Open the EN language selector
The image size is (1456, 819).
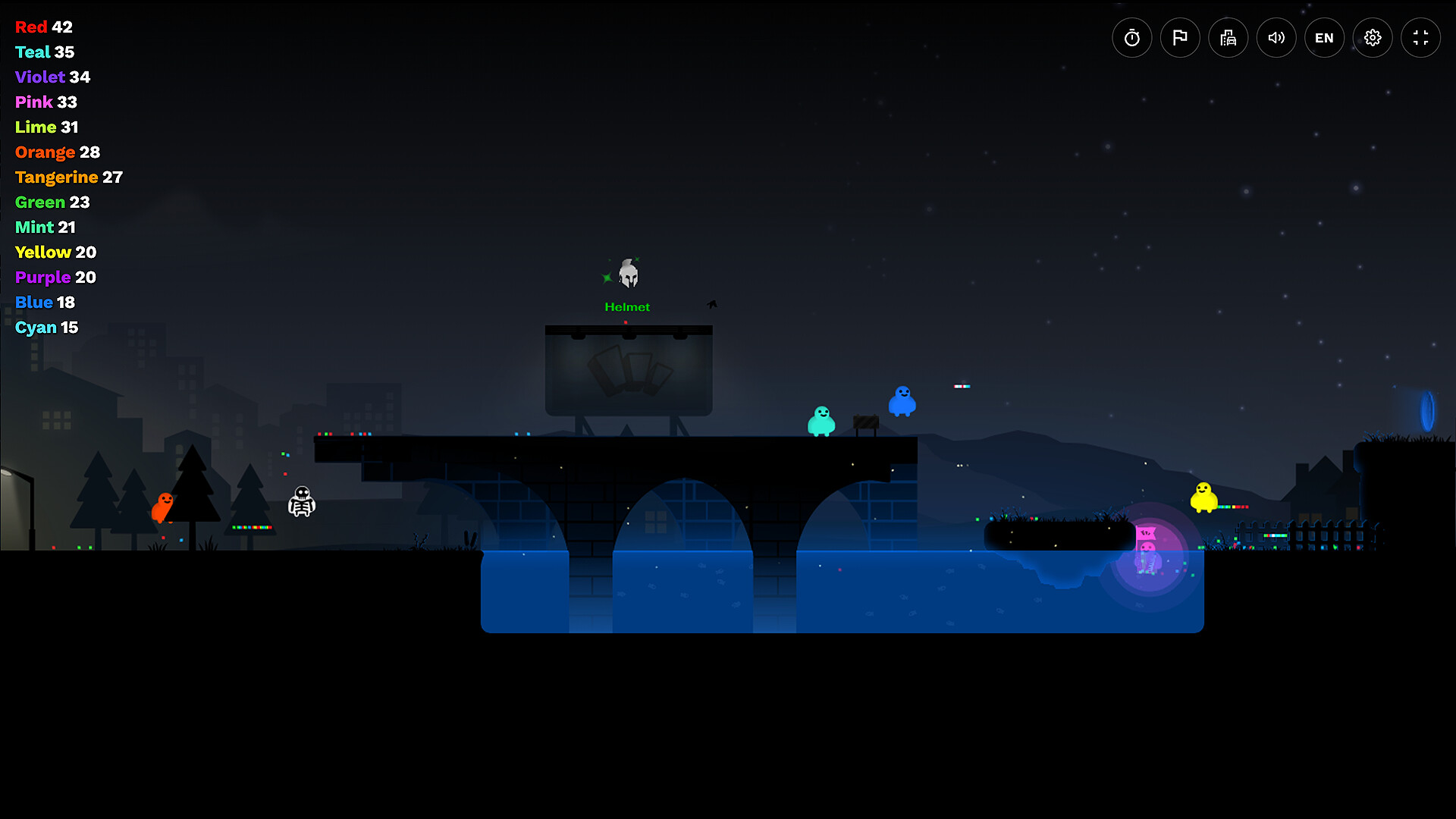click(1324, 37)
